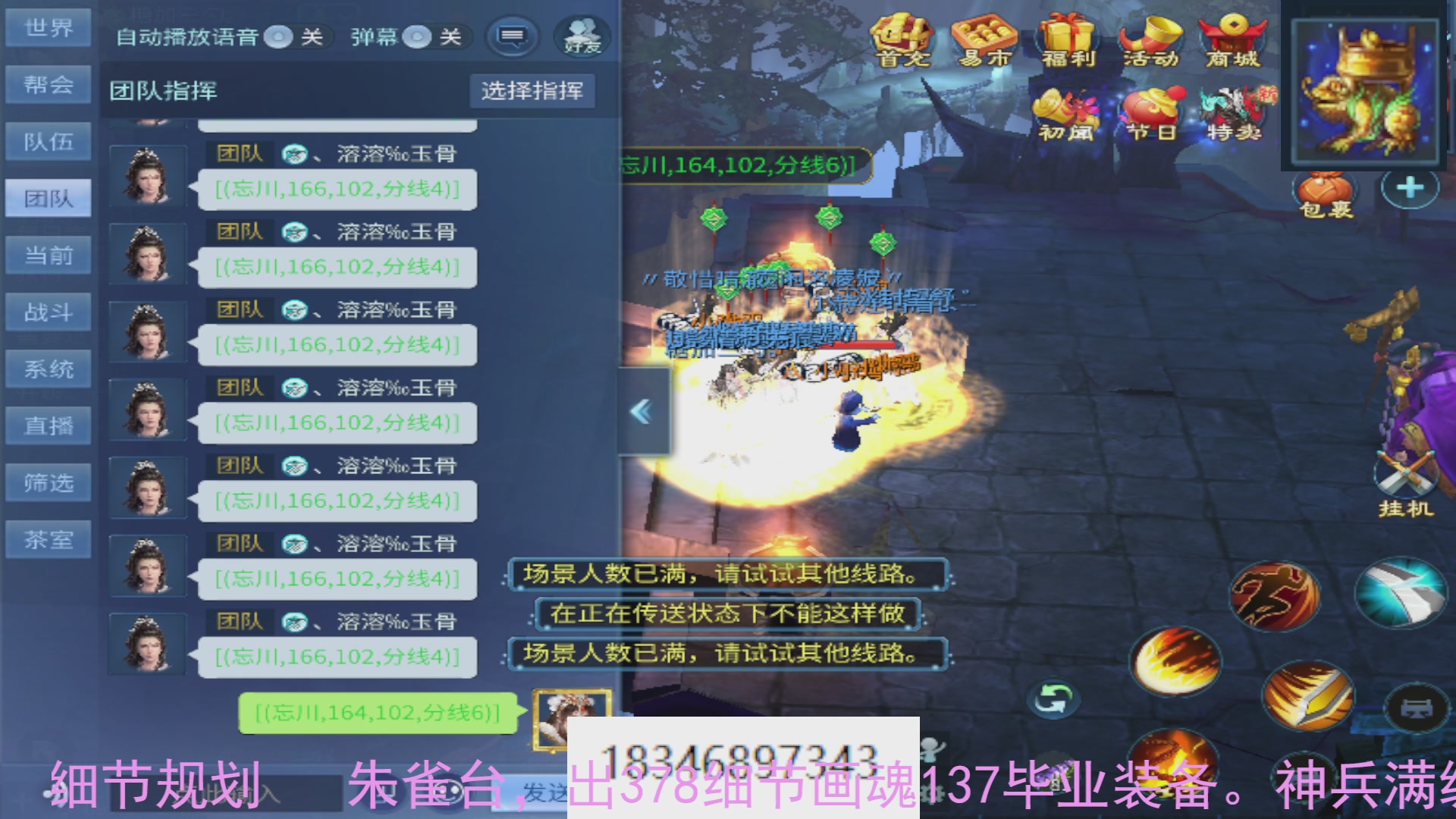
Task: Open the quick chat bubble icon
Action: pyautogui.click(x=514, y=36)
